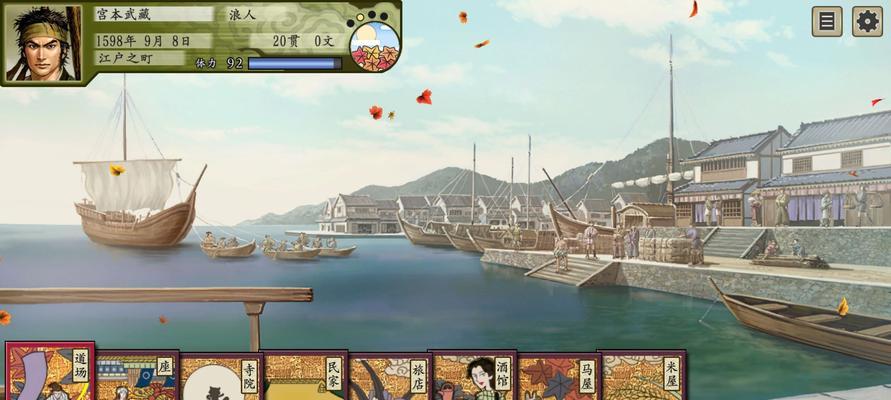Viewport: 891px width, 400px height.
Task: Open the list menu button
Action: [826, 21]
